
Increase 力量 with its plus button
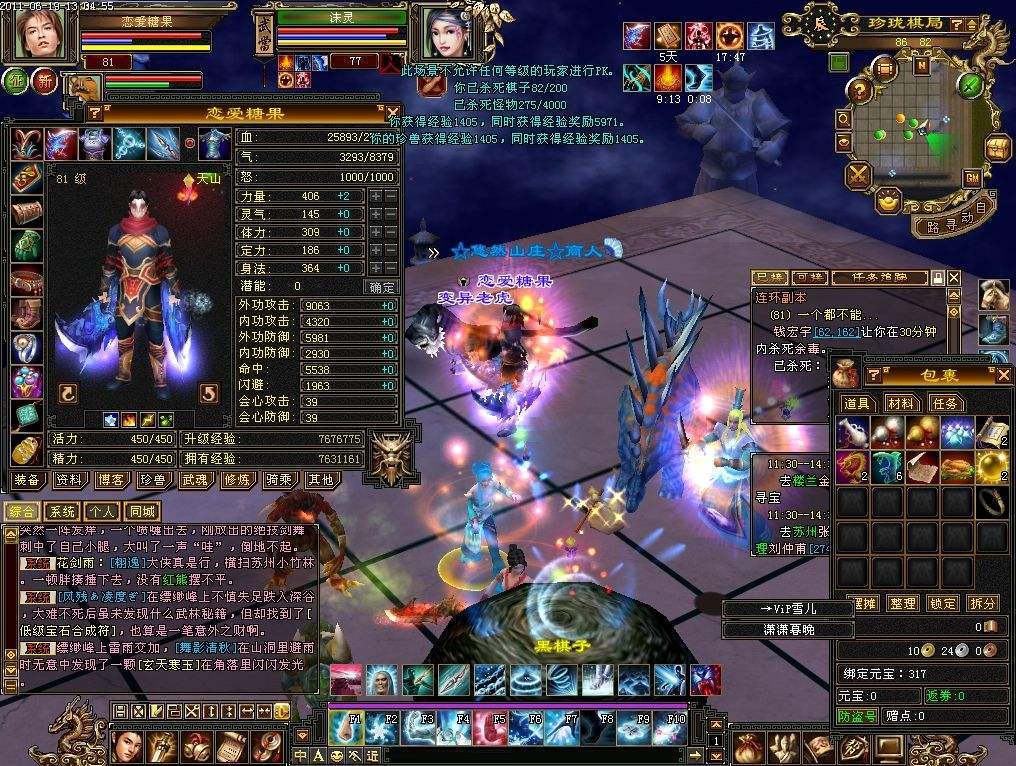[x=375, y=197]
